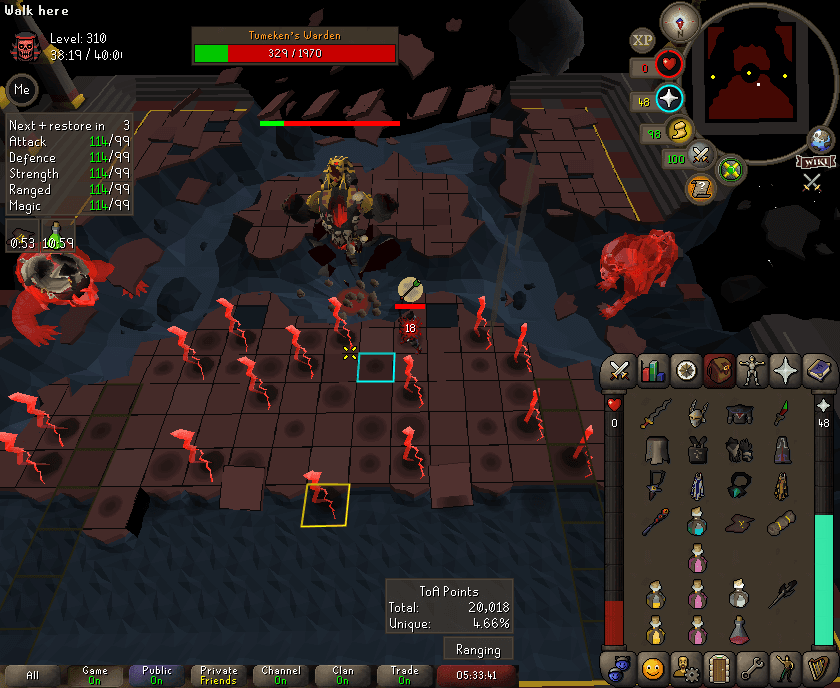Image resolution: width=840 pixels, height=688 pixels.
Task: Open the Prayer tab
Action: pos(787,371)
